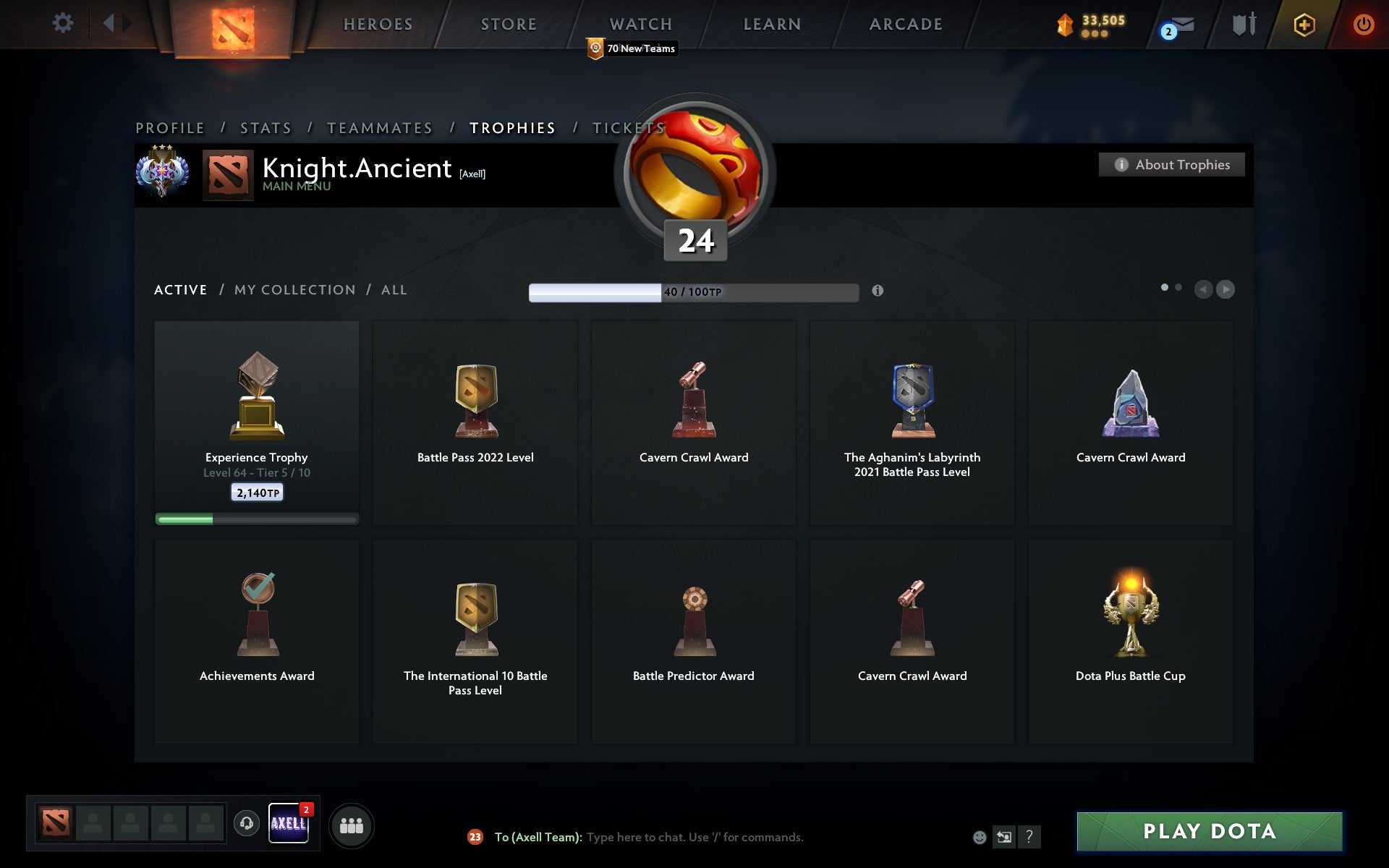The height and width of the screenshot is (868, 1389).
Task: Click the 40/100 TP progress bar
Action: [693, 292]
